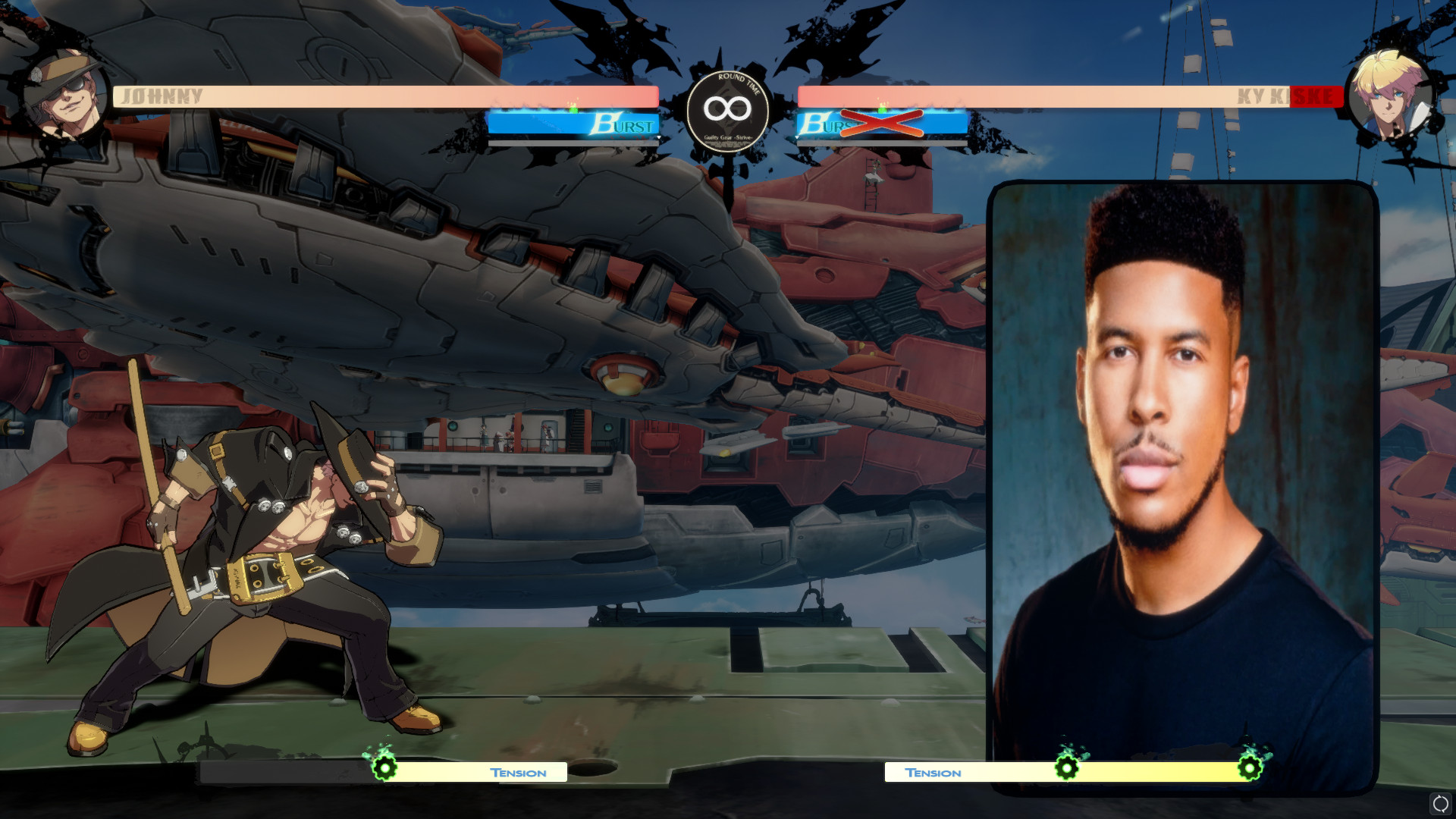Click the circular loading icon at bottom right
This screenshot has width=1456, height=819.
click(x=1440, y=801)
